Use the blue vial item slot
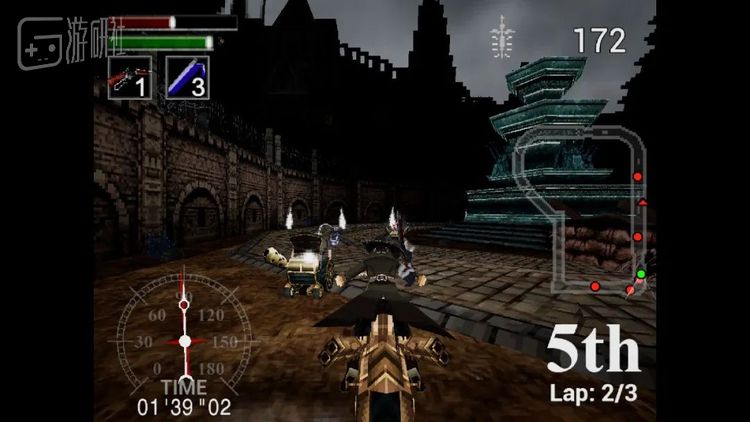The height and width of the screenshot is (422, 750). pyautogui.click(x=186, y=77)
